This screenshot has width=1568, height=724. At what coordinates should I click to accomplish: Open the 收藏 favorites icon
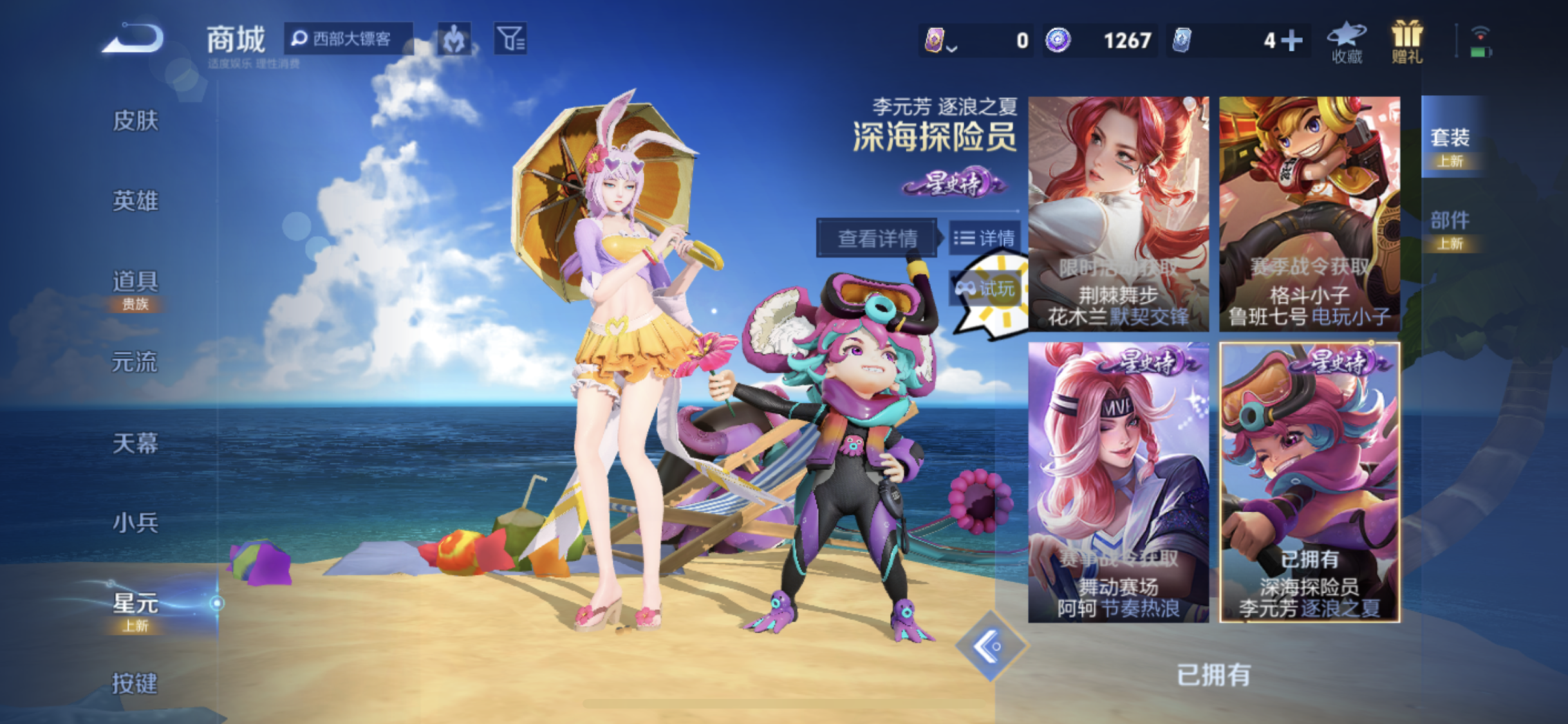click(x=1345, y=42)
